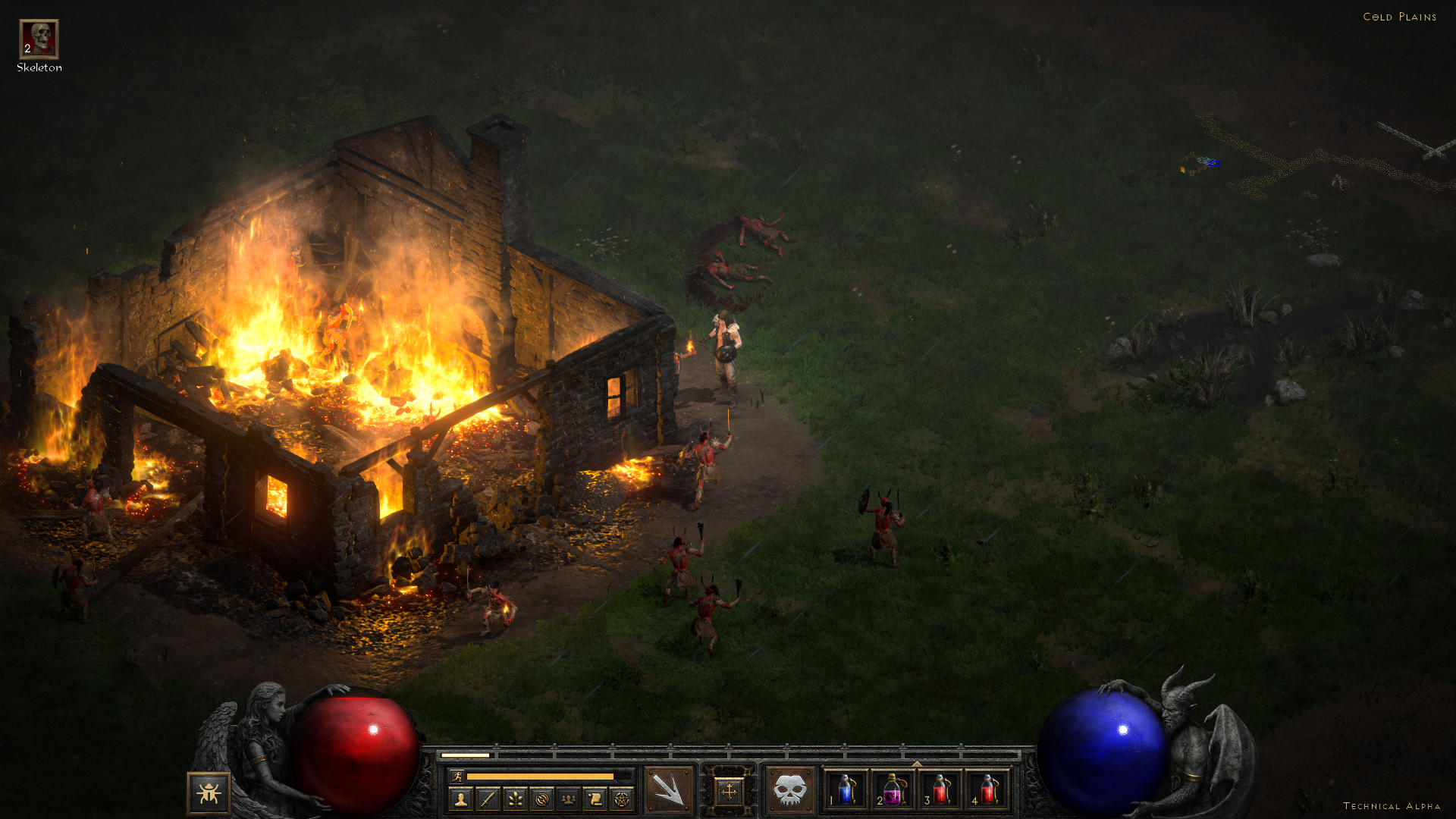Open the skill tree icon
The image size is (1456, 819).
tap(515, 799)
